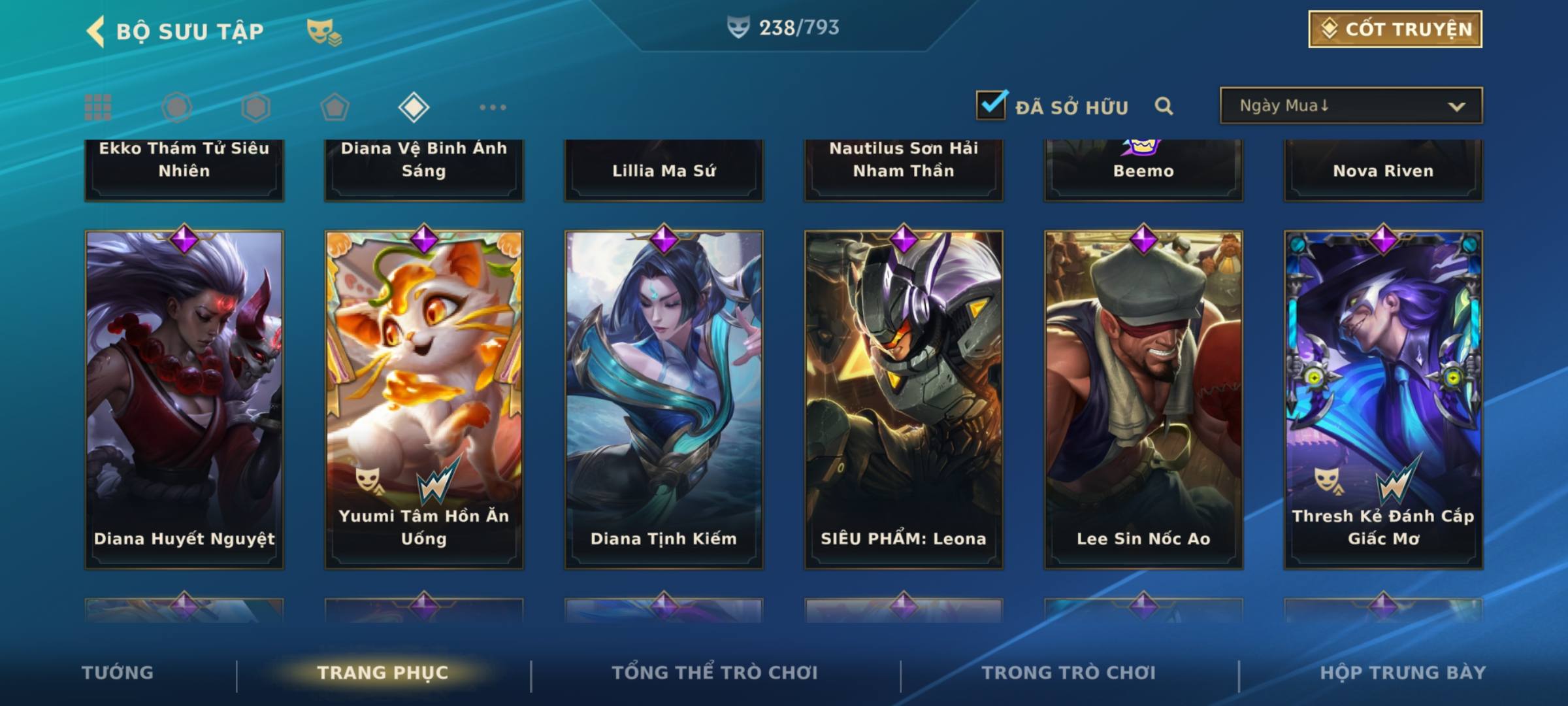
Task: View the SIÊU PHẨM: Leona skin
Action: [x=904, y=399]
